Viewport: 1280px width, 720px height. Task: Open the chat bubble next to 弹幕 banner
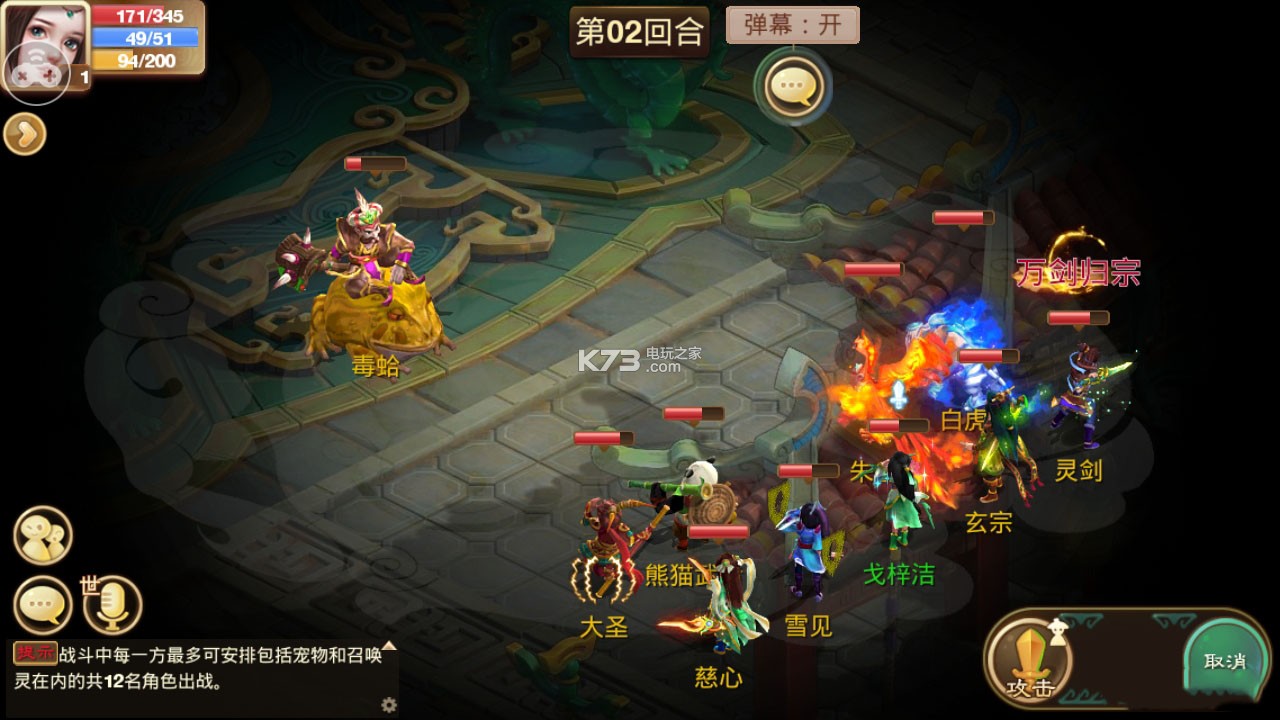point(791,87)
